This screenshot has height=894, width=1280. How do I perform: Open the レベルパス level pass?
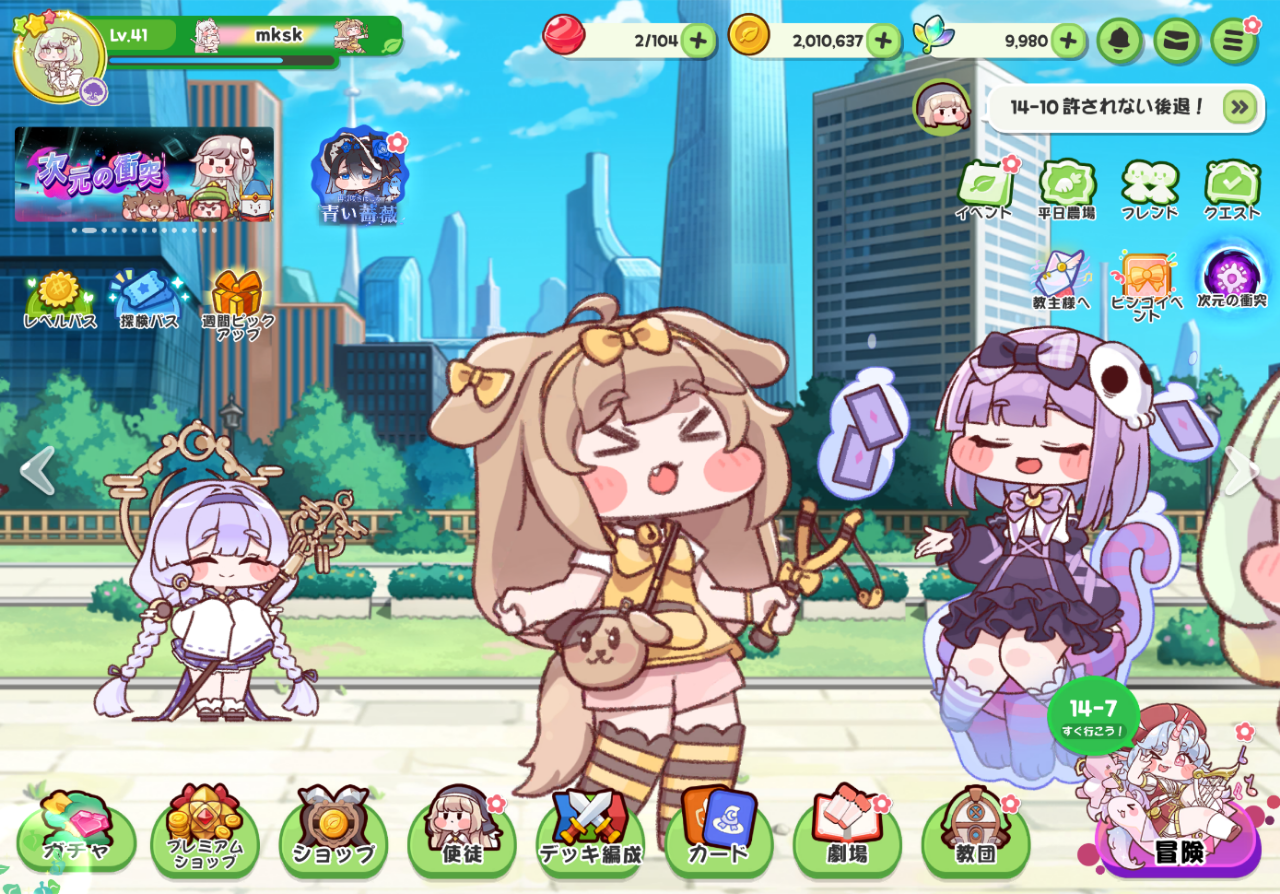60,299
